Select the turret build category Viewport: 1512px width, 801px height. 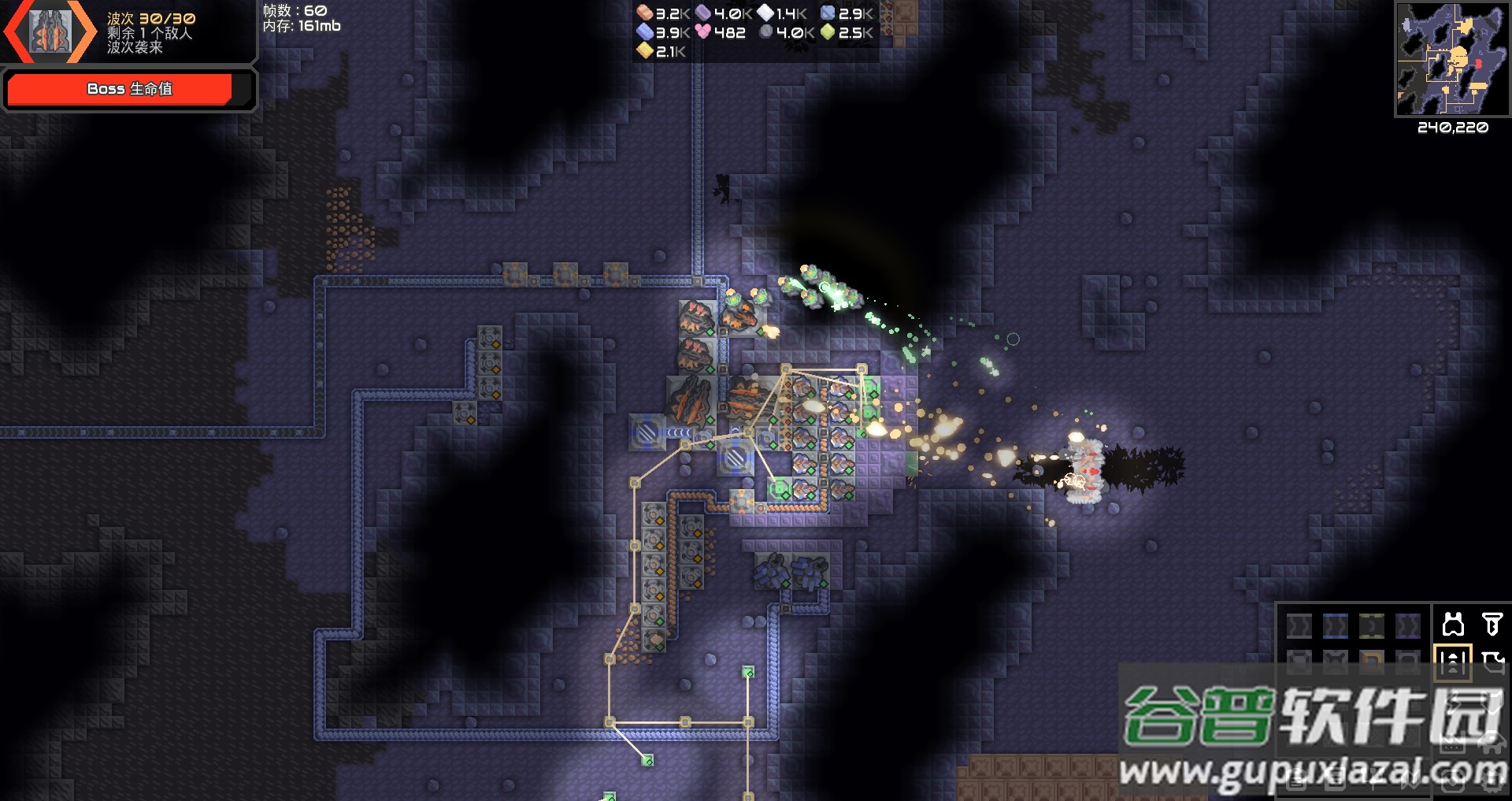[x=1453, y=625]
